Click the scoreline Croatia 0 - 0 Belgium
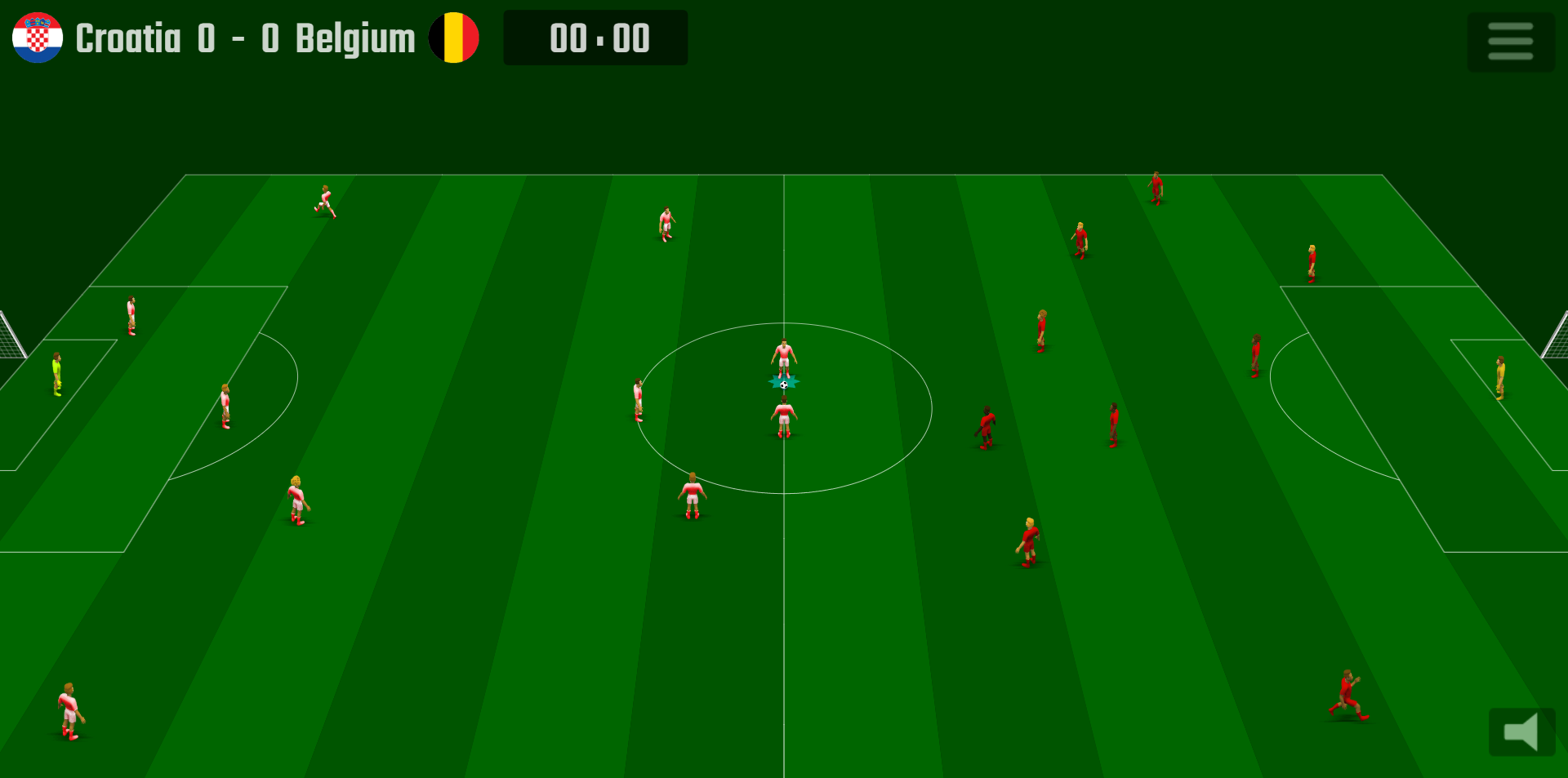This screenshot has height=778, width=1568. (243, 37)
